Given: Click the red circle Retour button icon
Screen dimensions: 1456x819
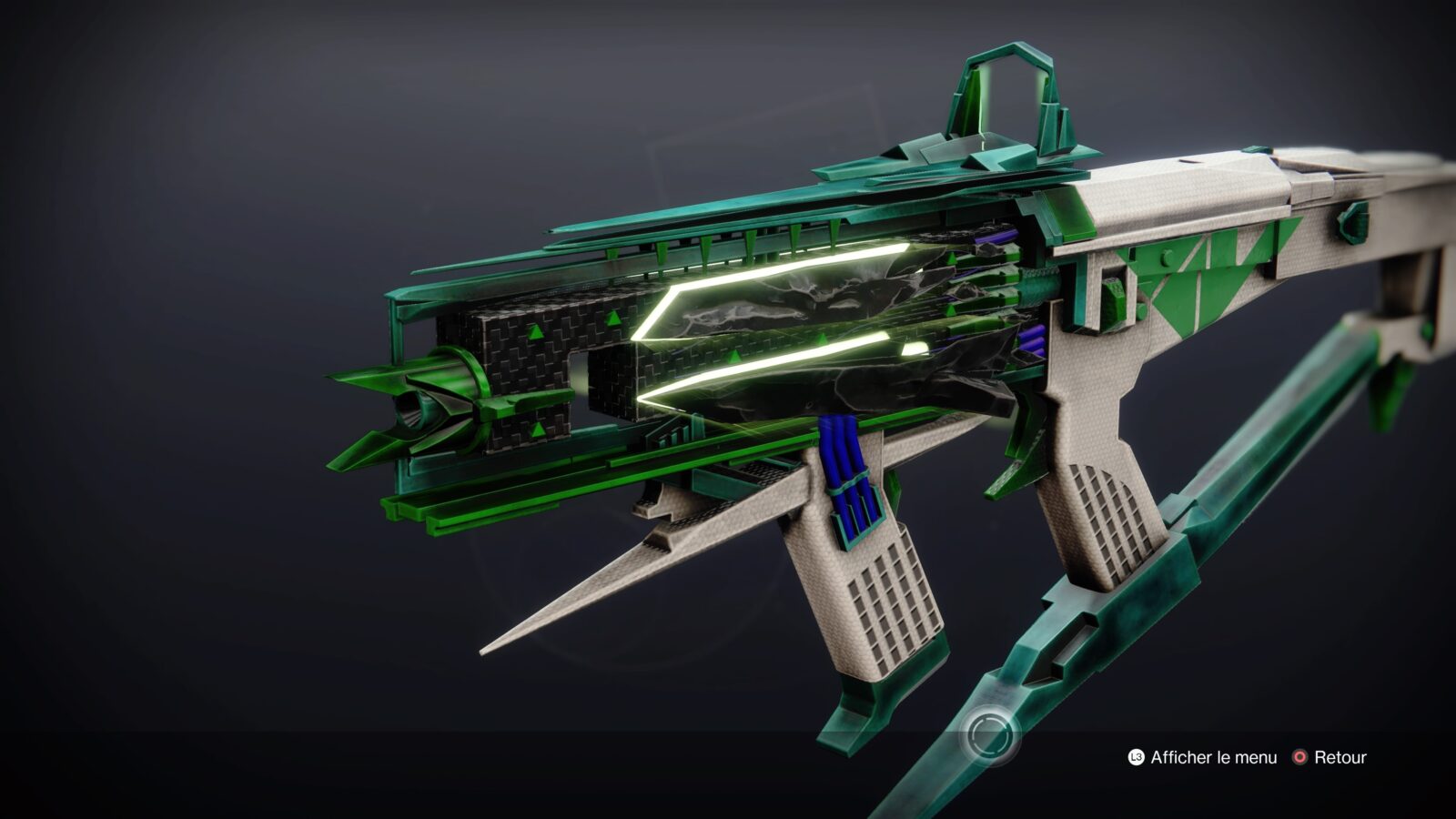Looking at the screenshot, I should click(x=1300, y=755).
